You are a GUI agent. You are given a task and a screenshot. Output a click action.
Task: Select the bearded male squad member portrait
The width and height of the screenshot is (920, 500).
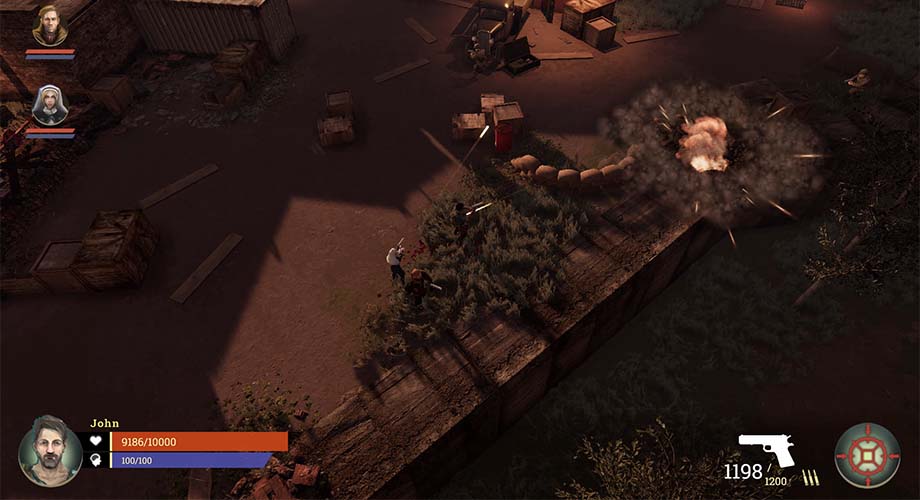[49, 26]
